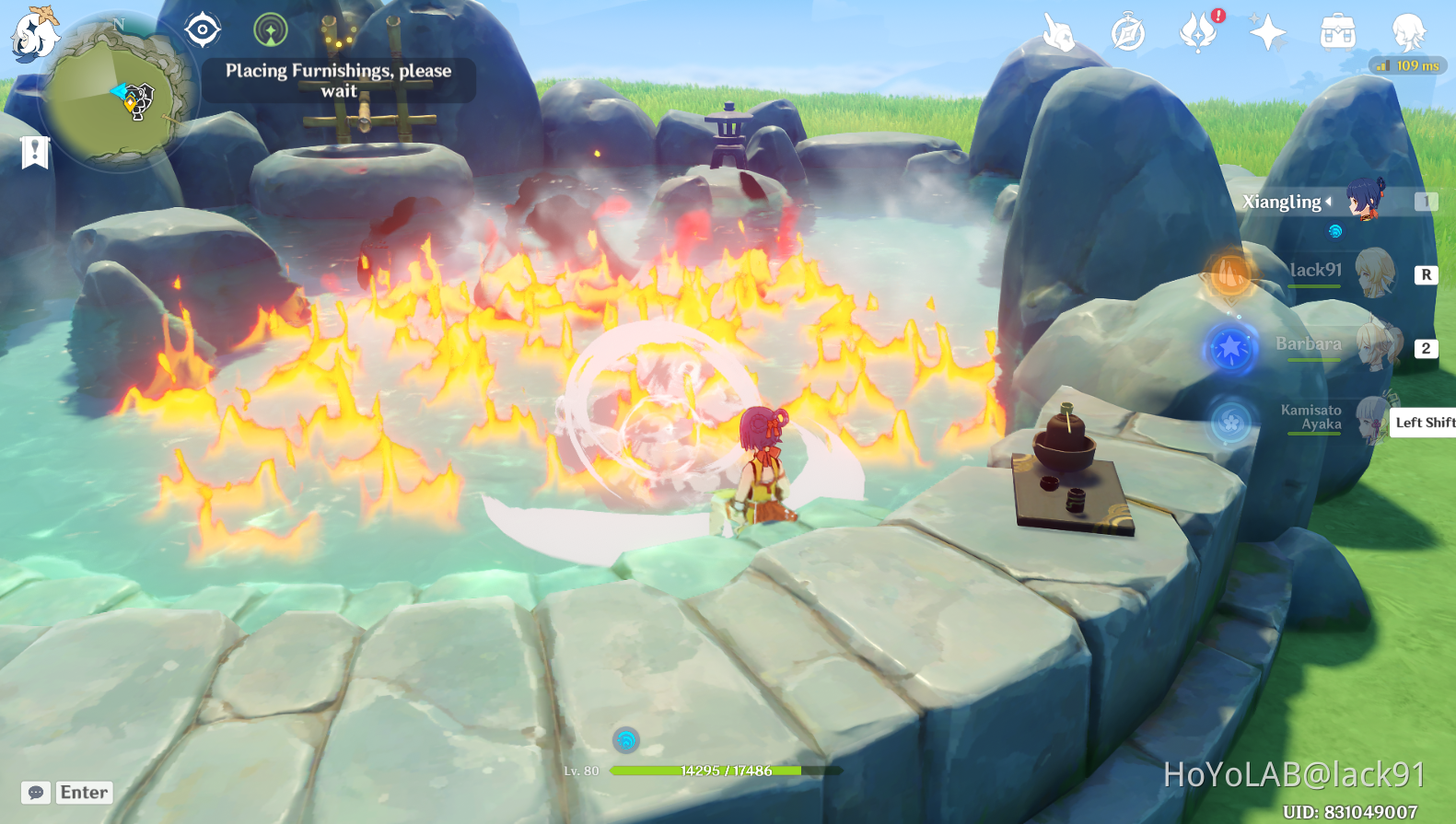The width and height of the screenshot is (1456, 824).
Task: Collapse Xiangling's name with the arrow
Action: tap(1329, 202)
